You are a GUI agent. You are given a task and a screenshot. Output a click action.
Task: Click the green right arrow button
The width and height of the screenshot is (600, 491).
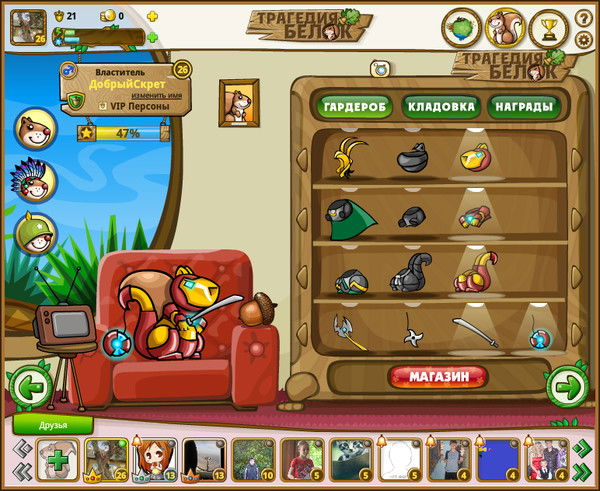click(x=567, y=386)
